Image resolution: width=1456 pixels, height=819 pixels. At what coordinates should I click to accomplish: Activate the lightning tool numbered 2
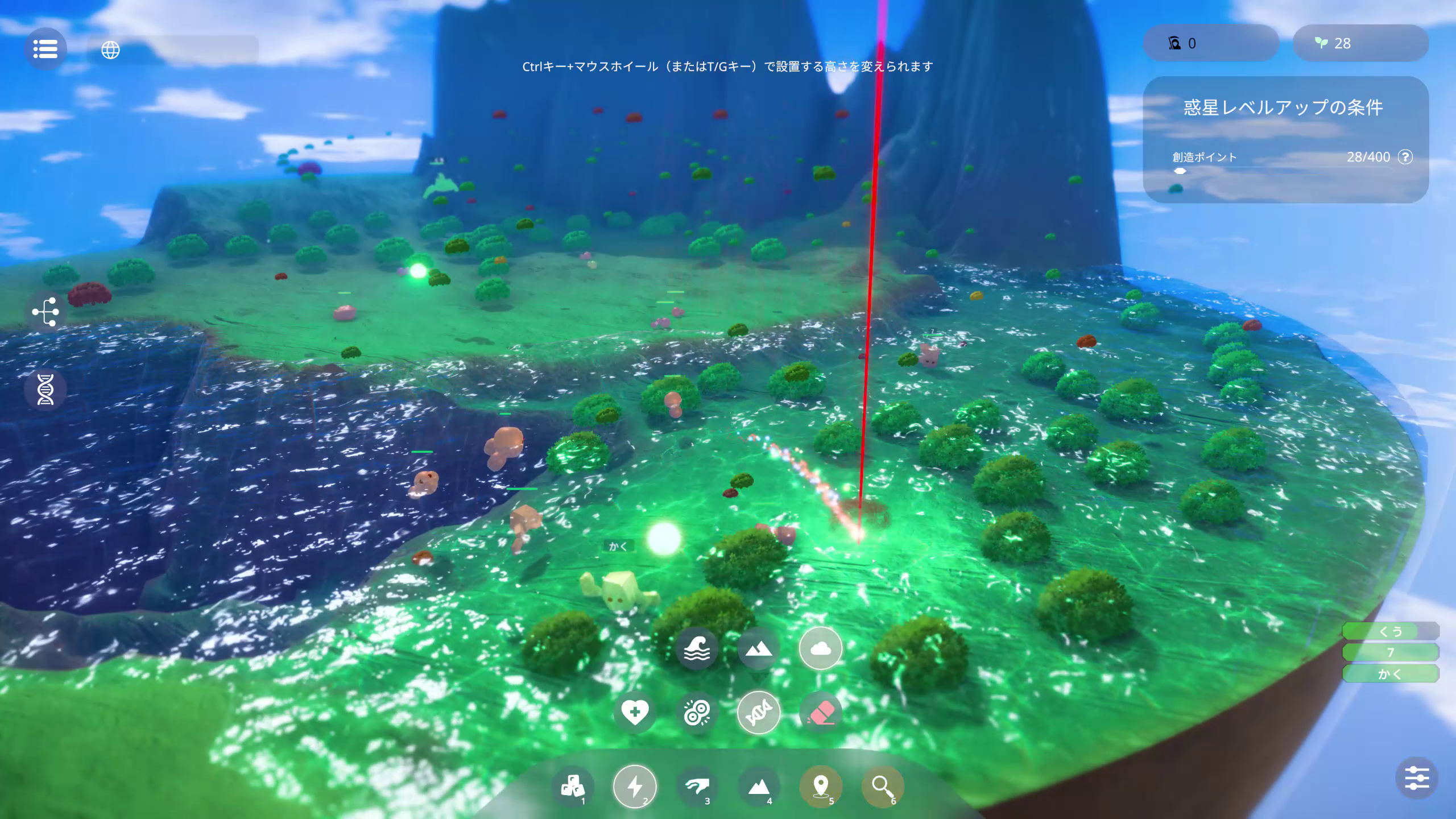[x=635, y=787]
